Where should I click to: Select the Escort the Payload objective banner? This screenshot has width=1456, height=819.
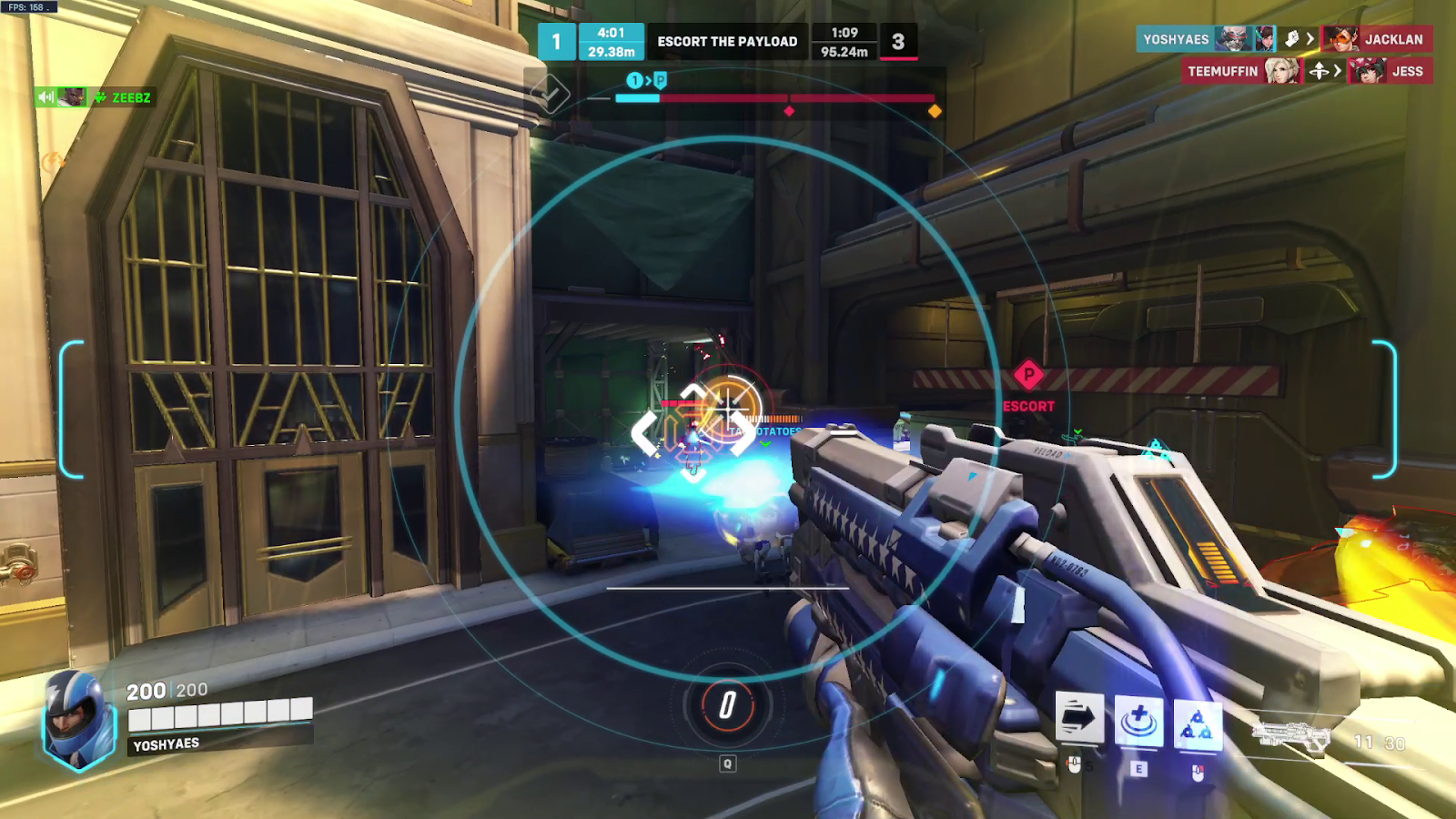pyautogui.click(x=727, y=42)
